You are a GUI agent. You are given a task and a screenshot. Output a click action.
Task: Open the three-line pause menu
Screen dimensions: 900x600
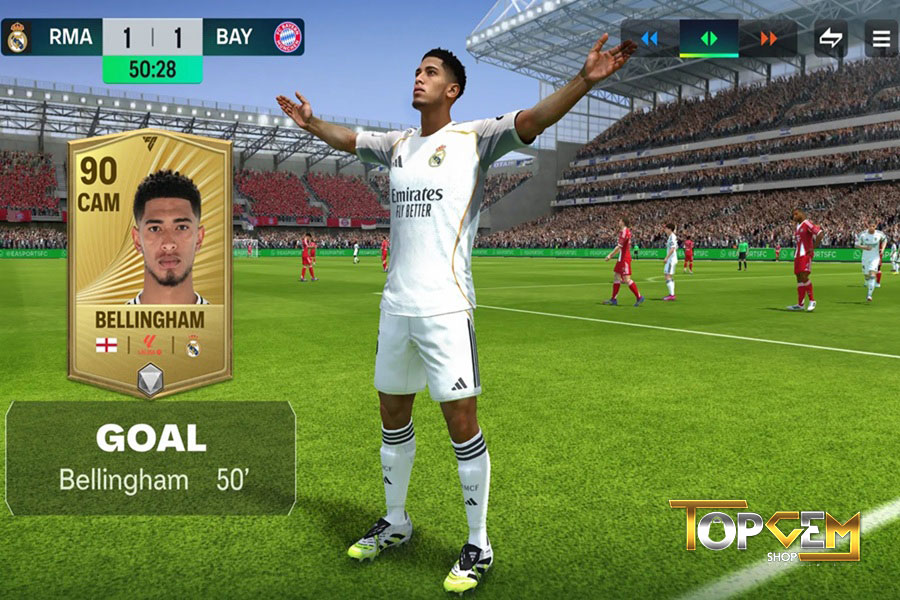point(881,39)
